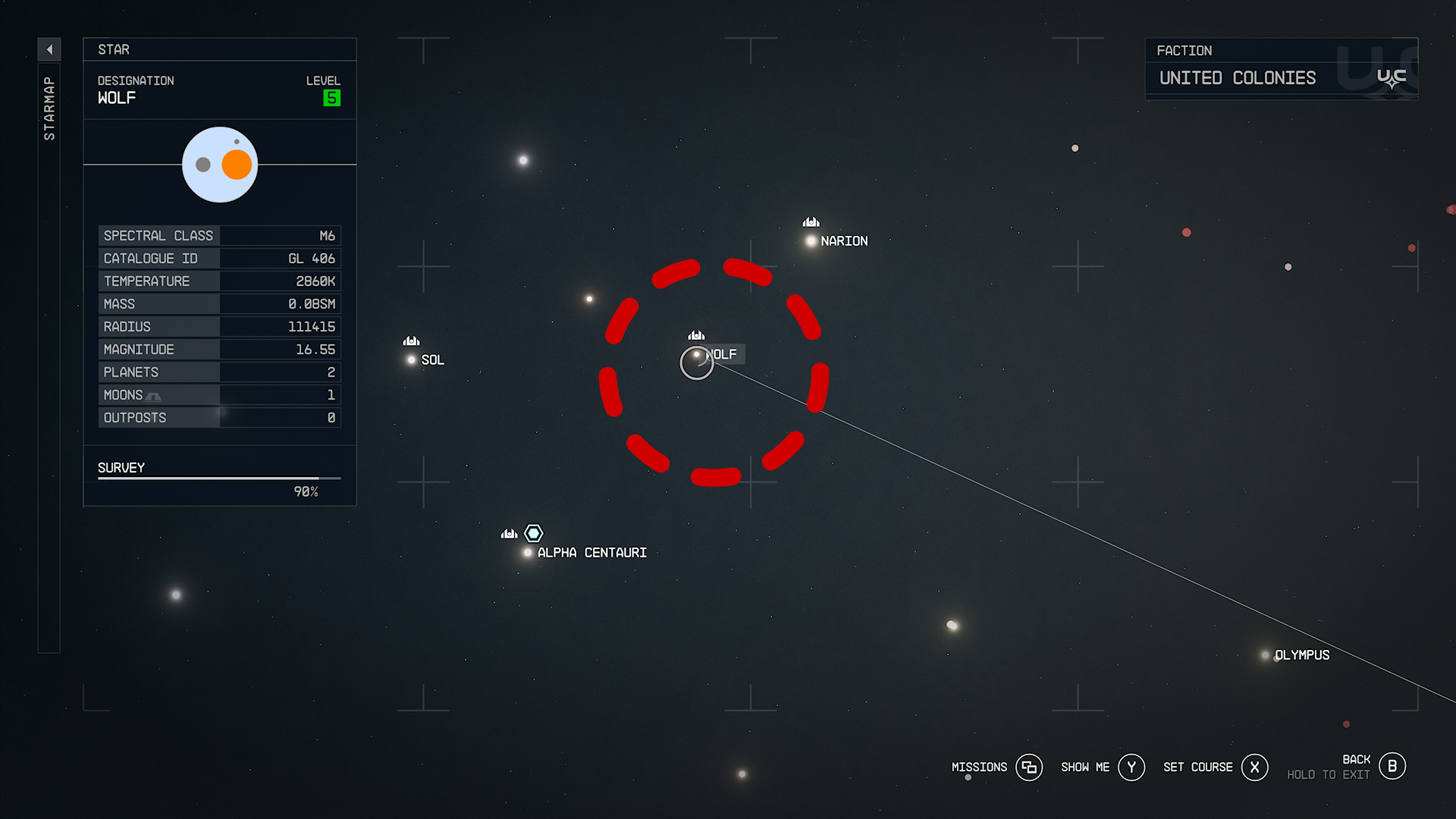Click the settlement icon above Alpha Centauri
1456x819 pixels.
pyautogui.click(x=509, y=533)
